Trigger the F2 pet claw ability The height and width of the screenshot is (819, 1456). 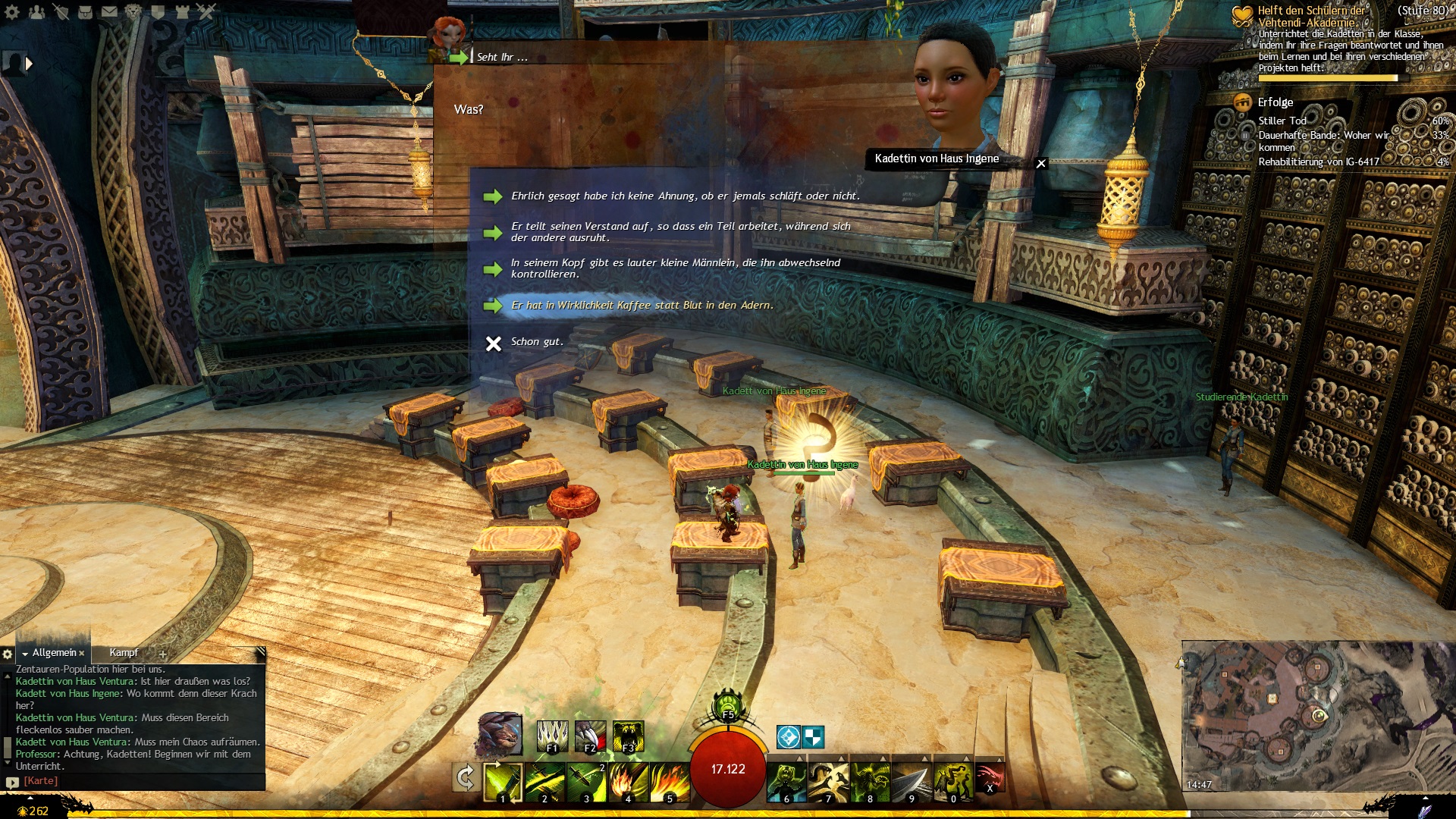[590, 736]
